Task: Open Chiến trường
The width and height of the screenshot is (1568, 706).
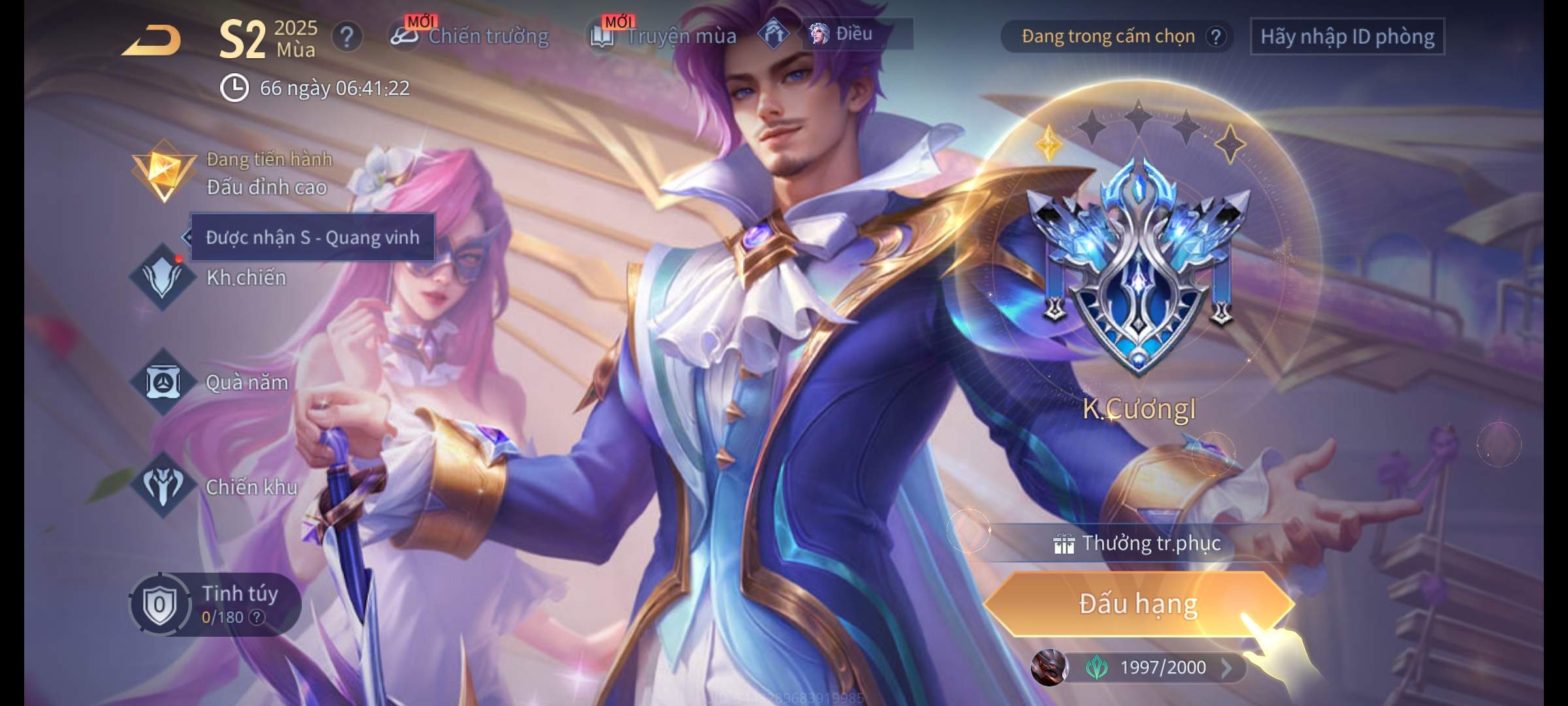Action: pyautogui.click(x=470, y=36)
